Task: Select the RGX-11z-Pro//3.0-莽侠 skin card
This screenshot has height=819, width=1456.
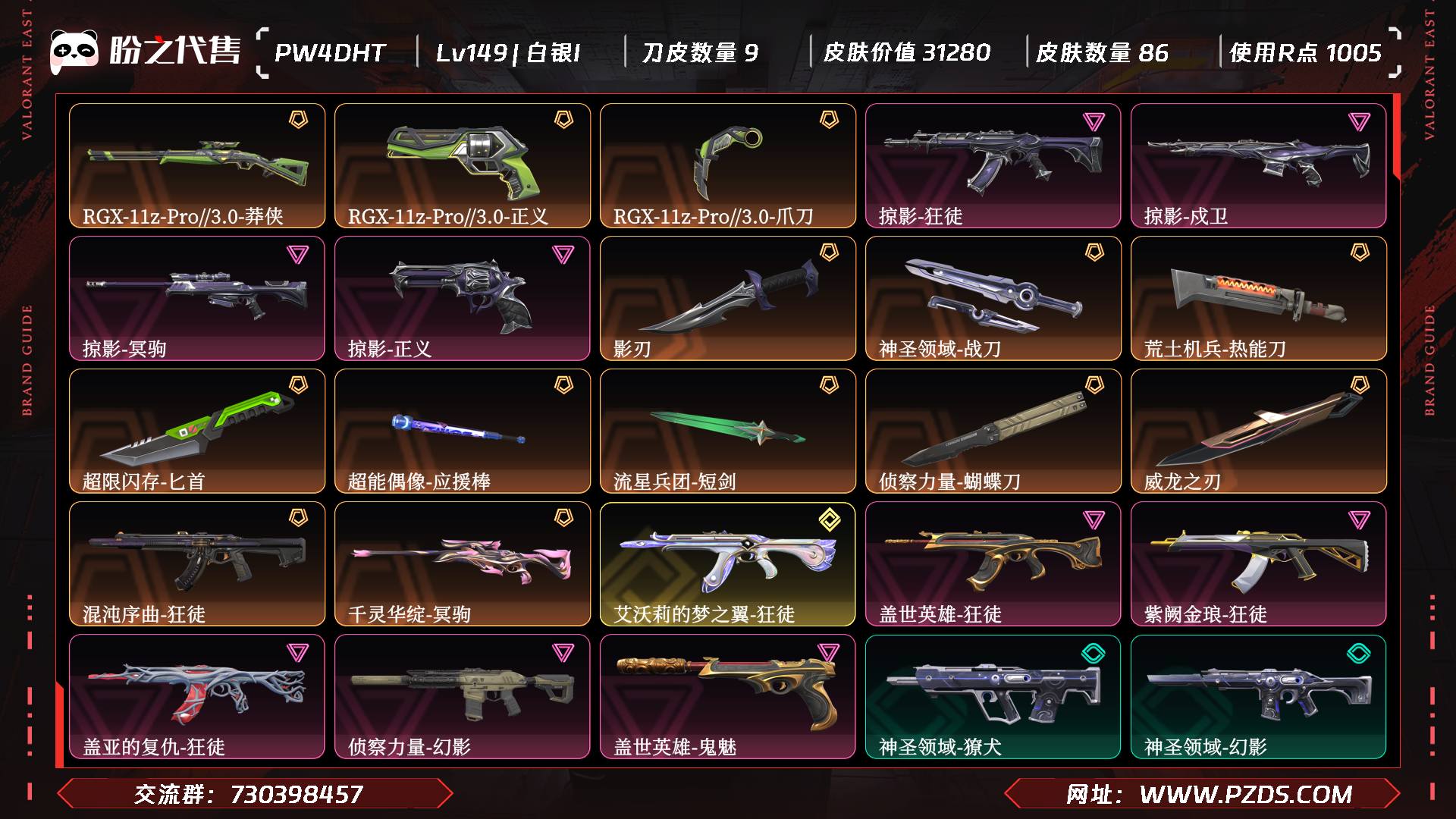Action: coord(197,165)
